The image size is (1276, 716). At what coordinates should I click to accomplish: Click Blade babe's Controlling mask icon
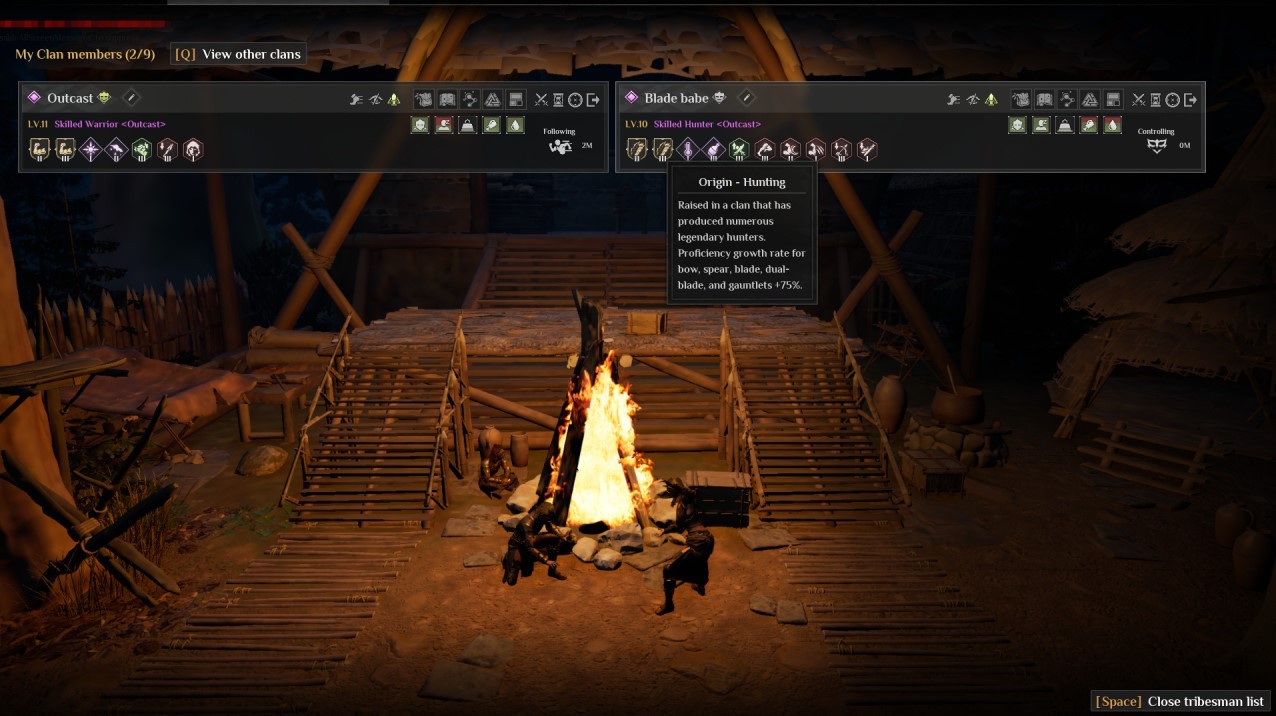coord(1157,146)
